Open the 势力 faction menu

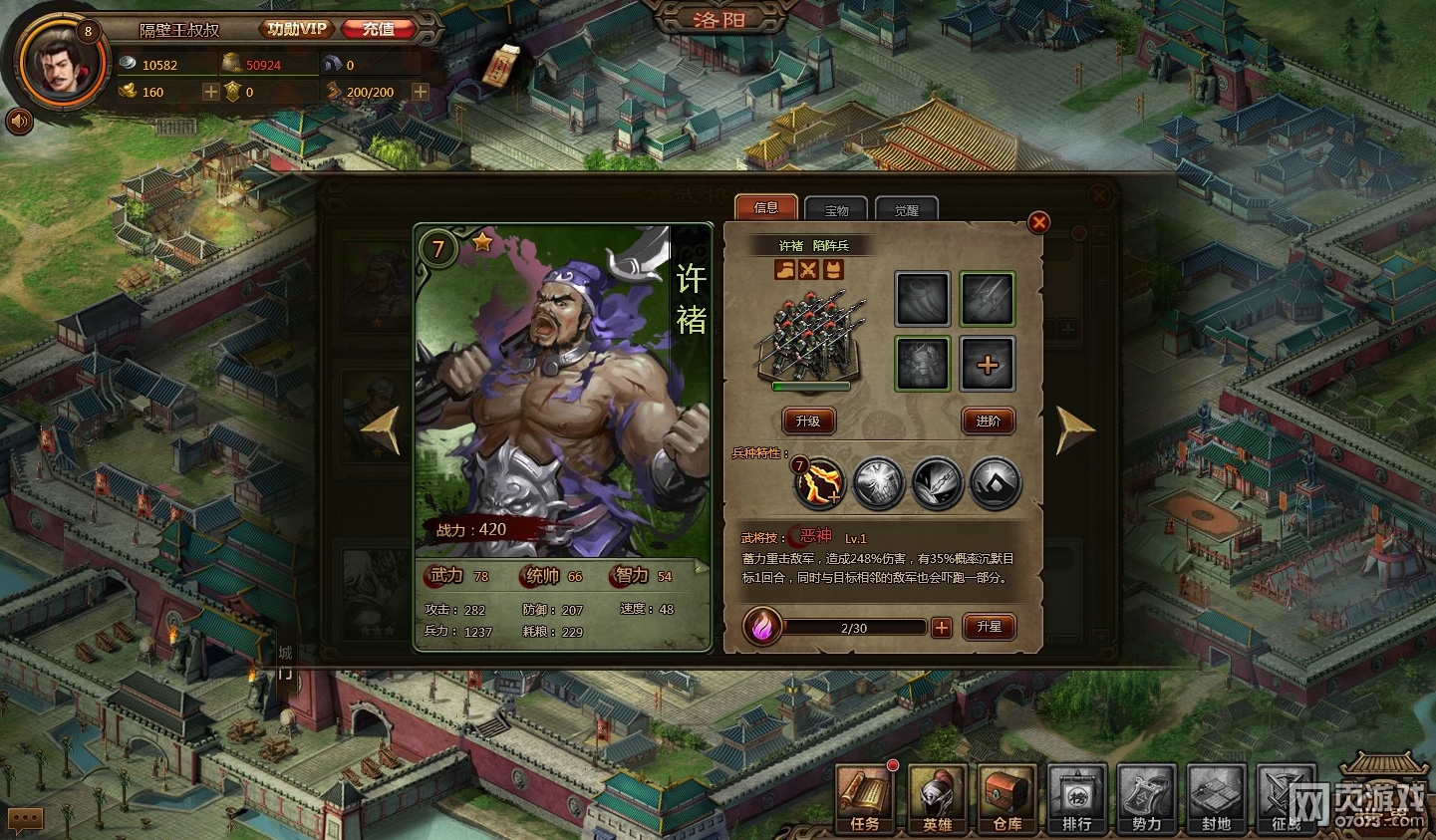pos(1146,798)
